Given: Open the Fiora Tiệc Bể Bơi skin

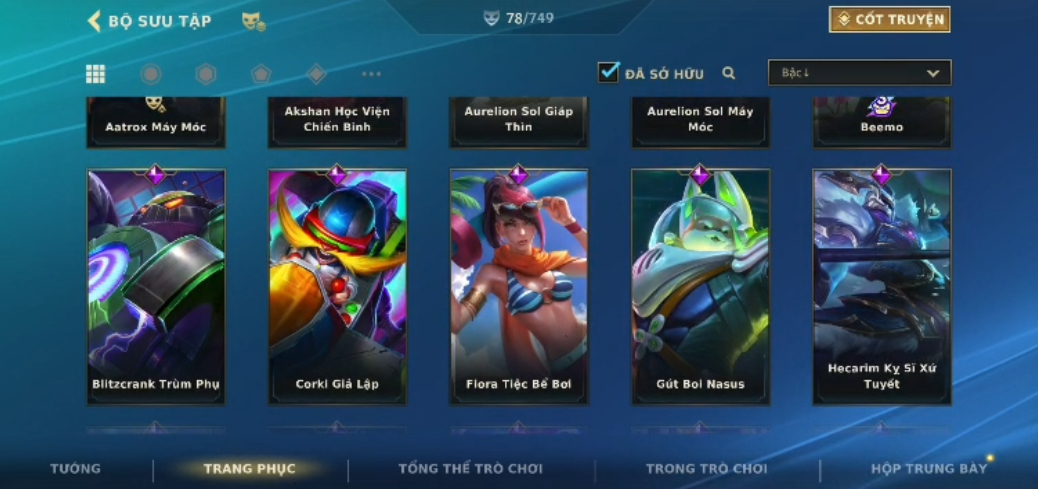Looking at the screenshot, I should (x=518, y=287).
